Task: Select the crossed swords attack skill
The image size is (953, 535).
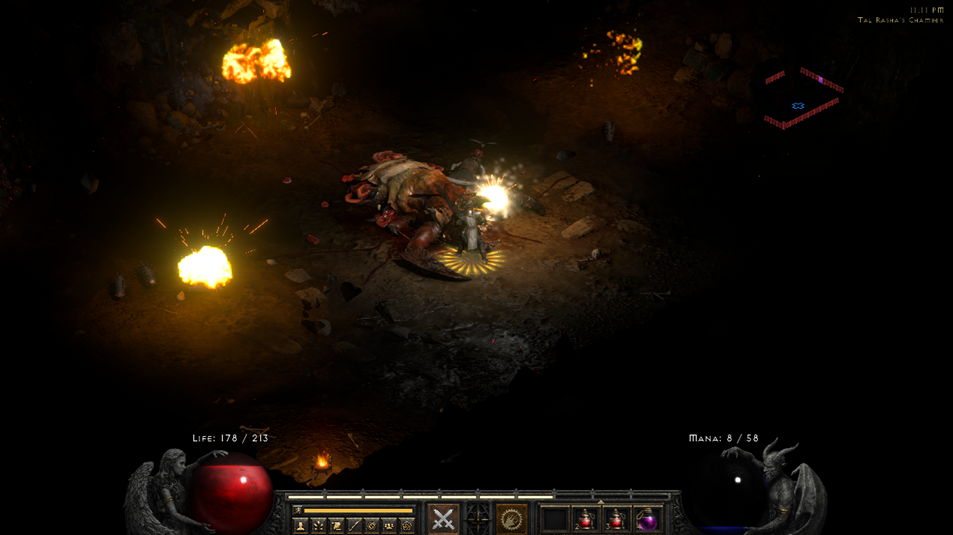Action: click(x=443, y=518)
